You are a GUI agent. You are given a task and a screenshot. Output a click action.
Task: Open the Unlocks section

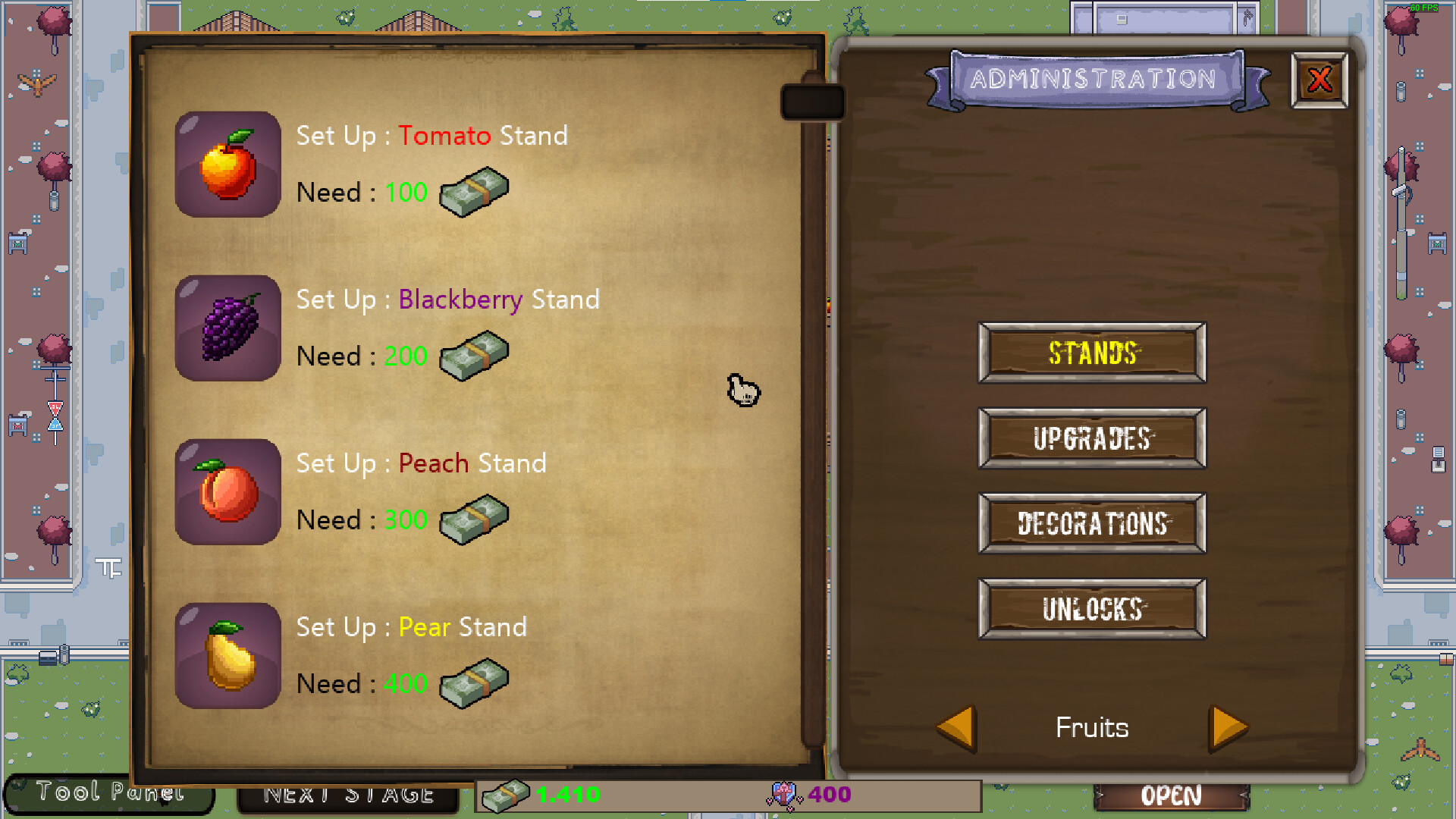pyautogui.click(x=1090, y=609)
